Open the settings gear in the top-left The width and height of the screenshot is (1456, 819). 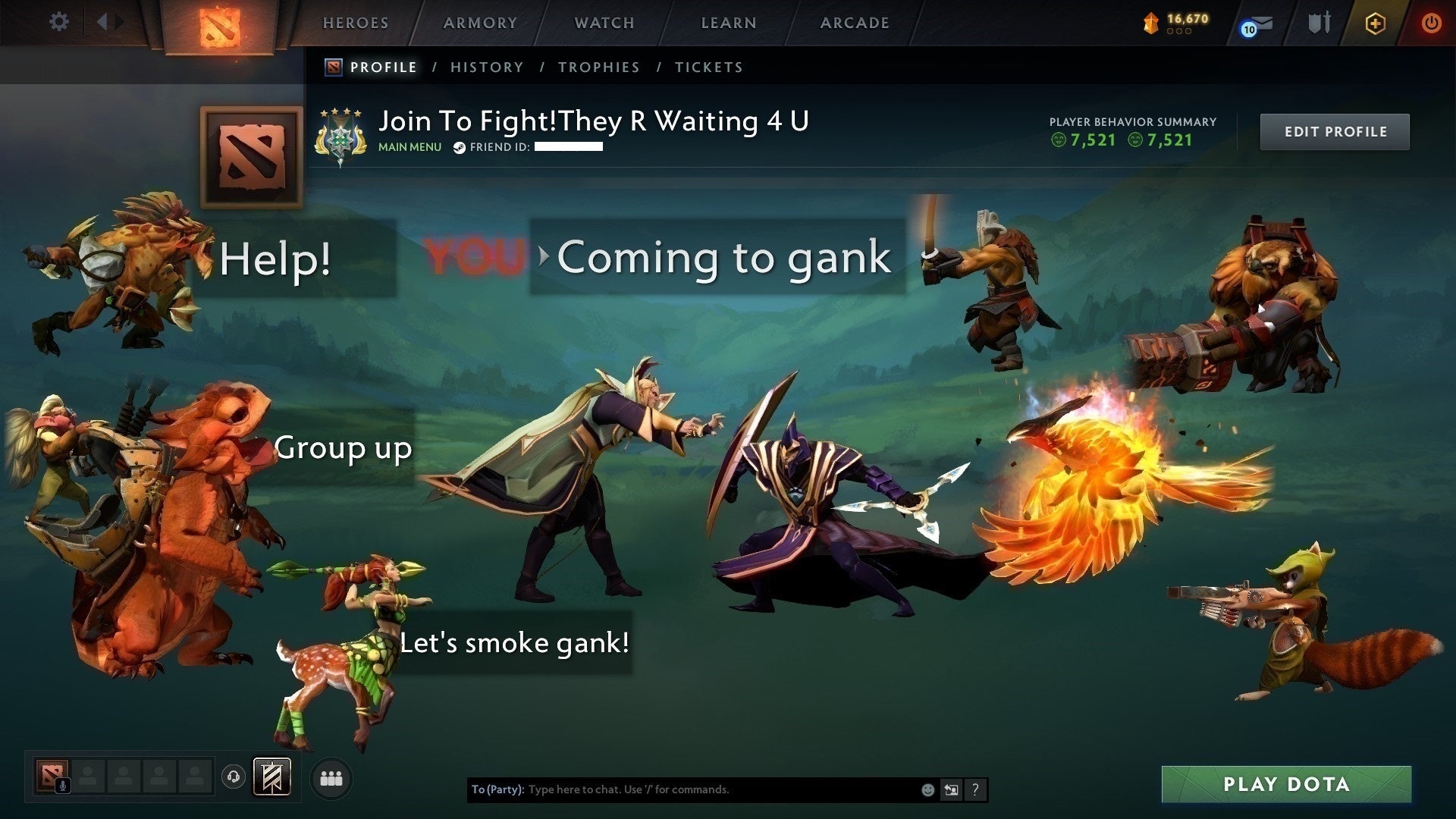pyautogui.click(x=59, y=22)
